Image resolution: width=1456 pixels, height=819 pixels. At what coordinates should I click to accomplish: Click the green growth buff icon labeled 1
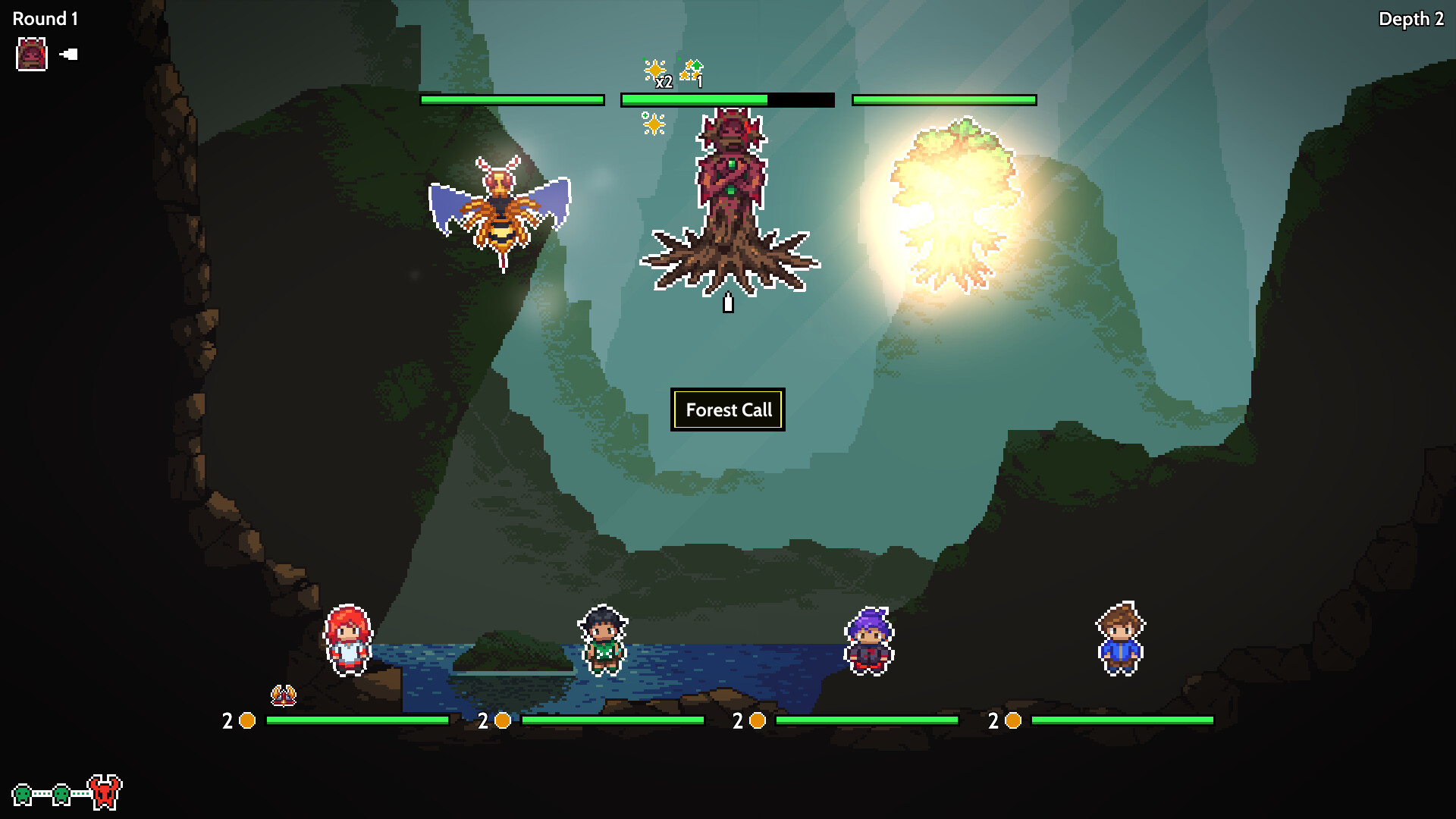coord(690,68)
